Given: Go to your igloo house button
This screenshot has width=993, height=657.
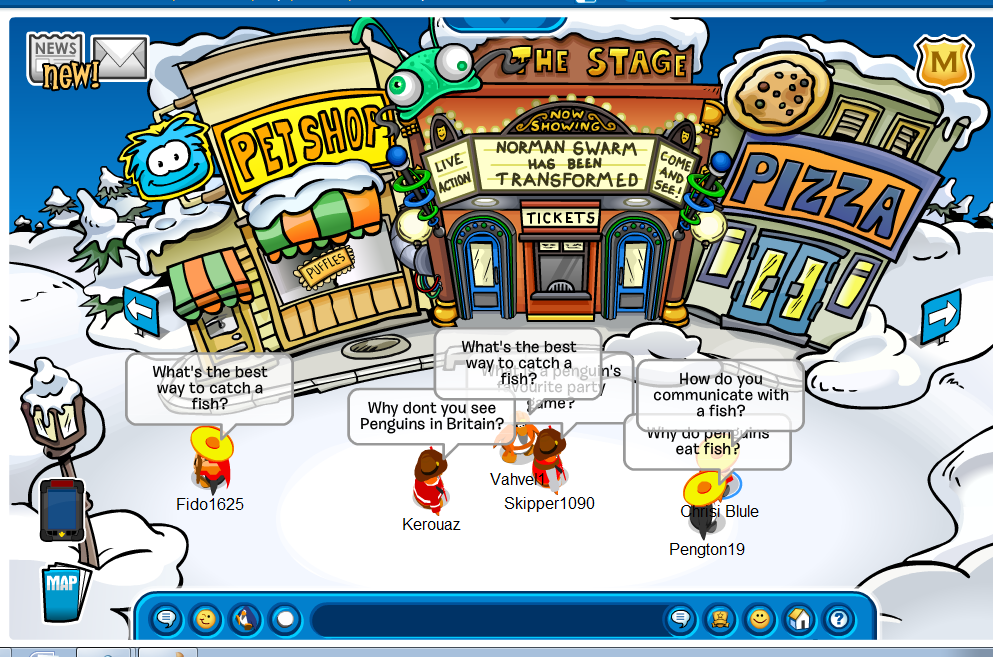Looking at the screenshot, I should (x=798, y=620).
